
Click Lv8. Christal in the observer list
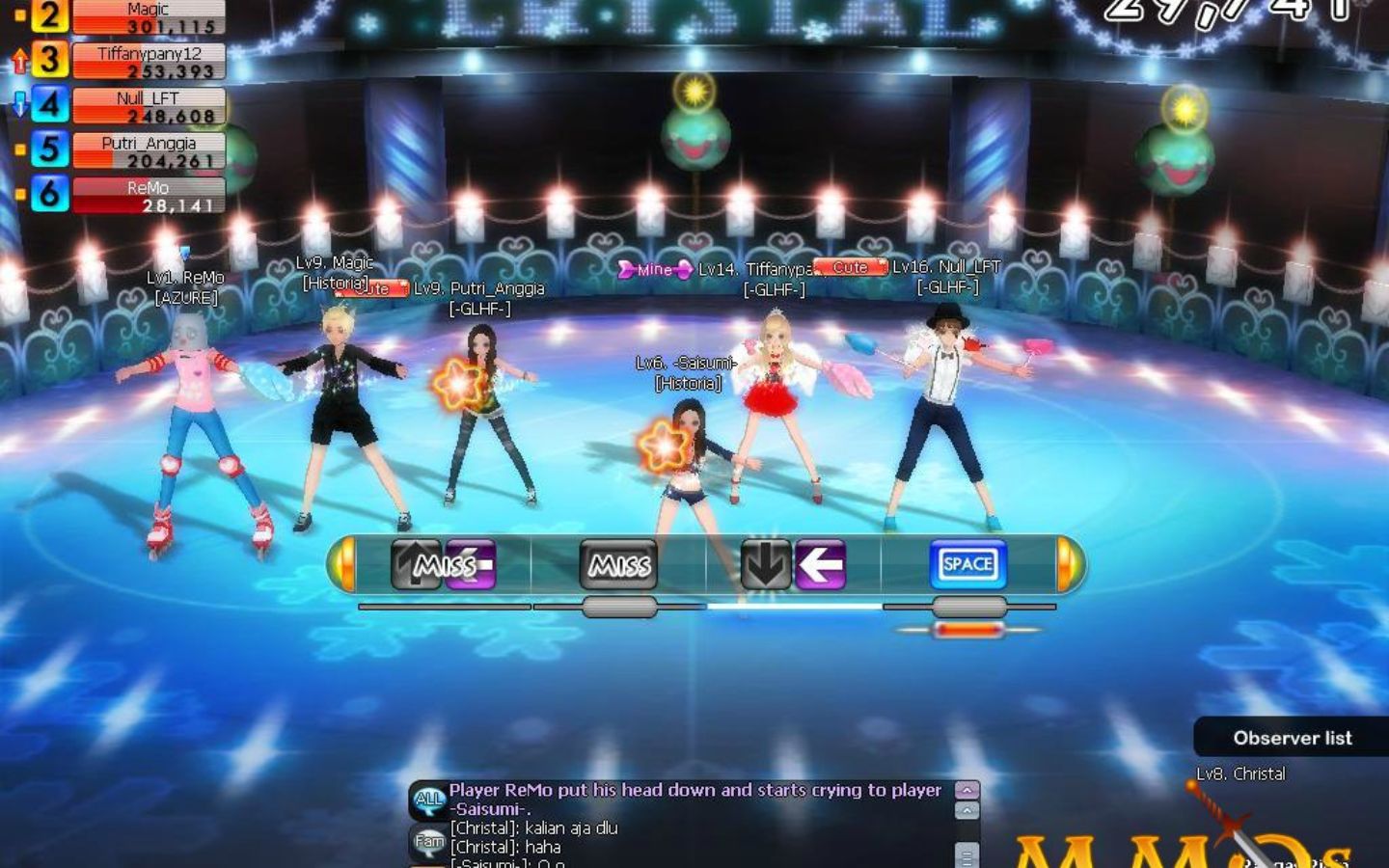point(1240,773)
